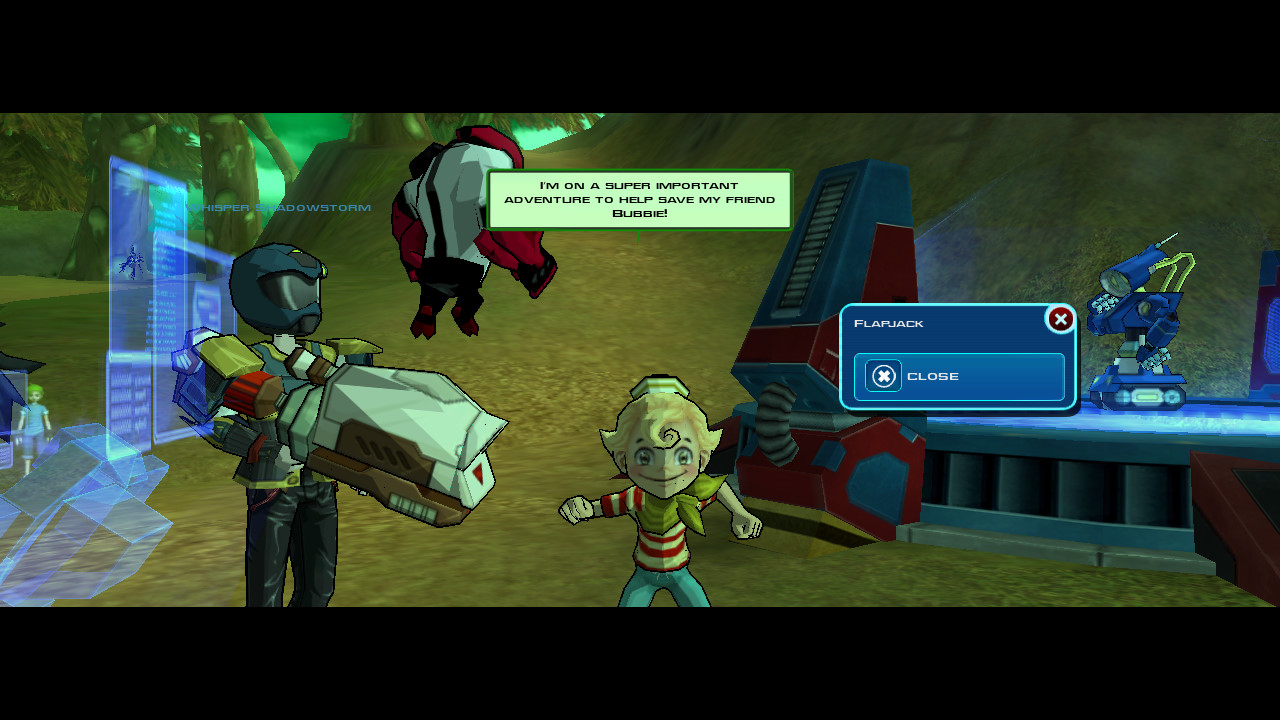Viewport: 1280px width, 720px height.
Task: Click the red circular X on the Flapjack dialog
Action: coord(1060,319)
